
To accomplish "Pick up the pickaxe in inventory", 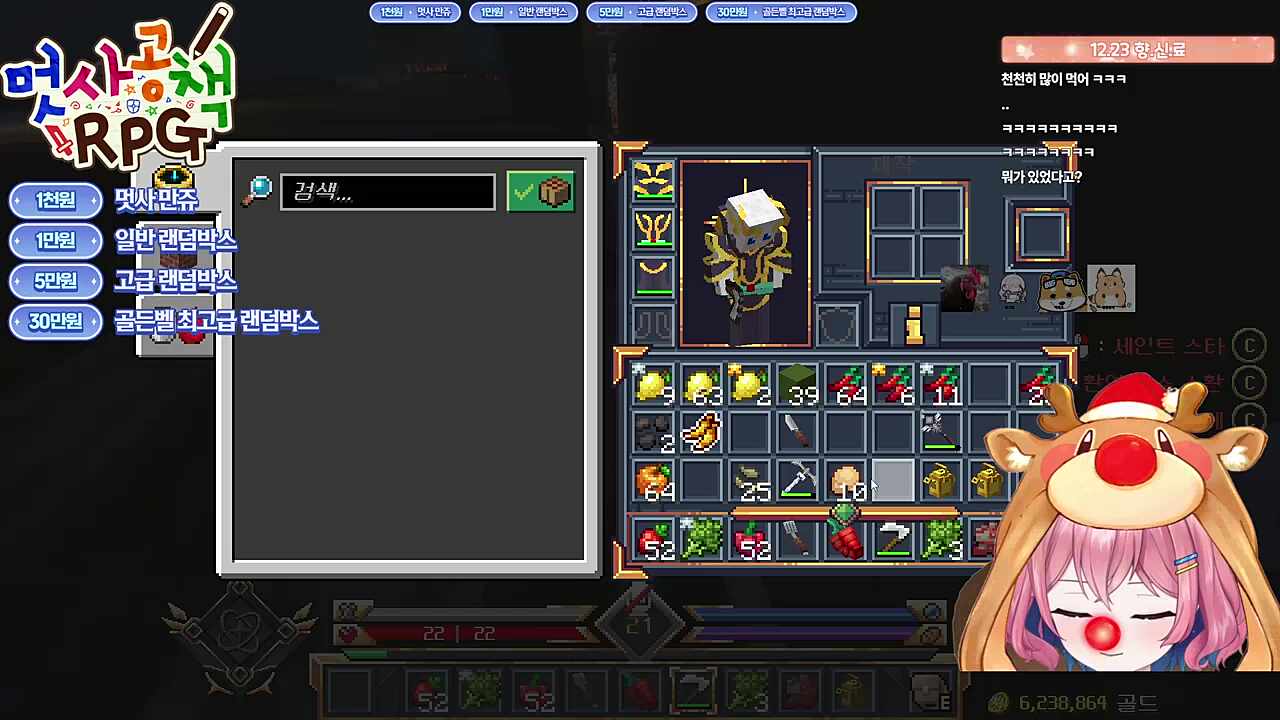I will [x=797, y=482].
